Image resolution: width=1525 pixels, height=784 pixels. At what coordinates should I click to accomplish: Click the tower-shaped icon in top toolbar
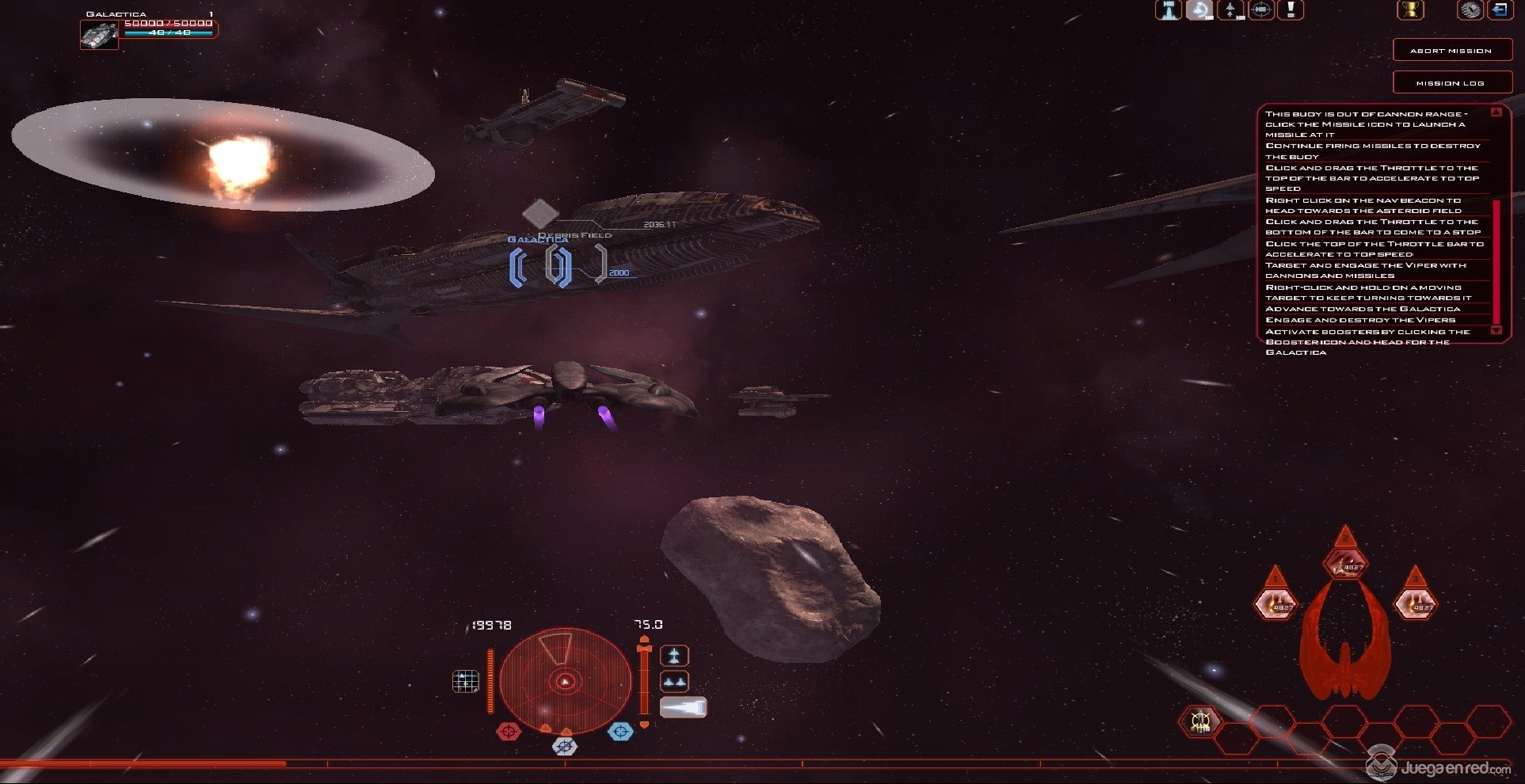1169,10
